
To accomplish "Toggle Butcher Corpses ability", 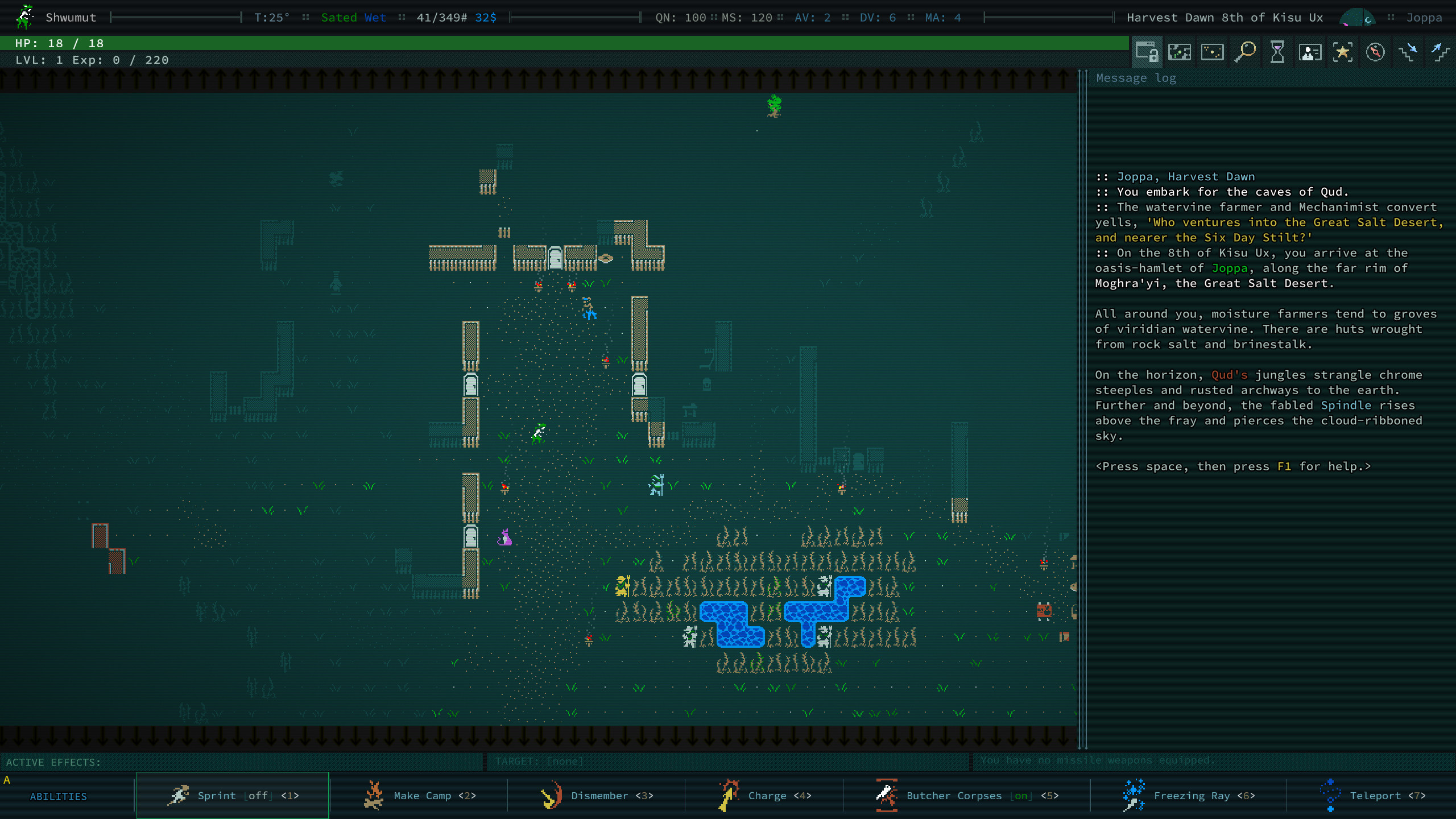I will click(x=967, y=795).
